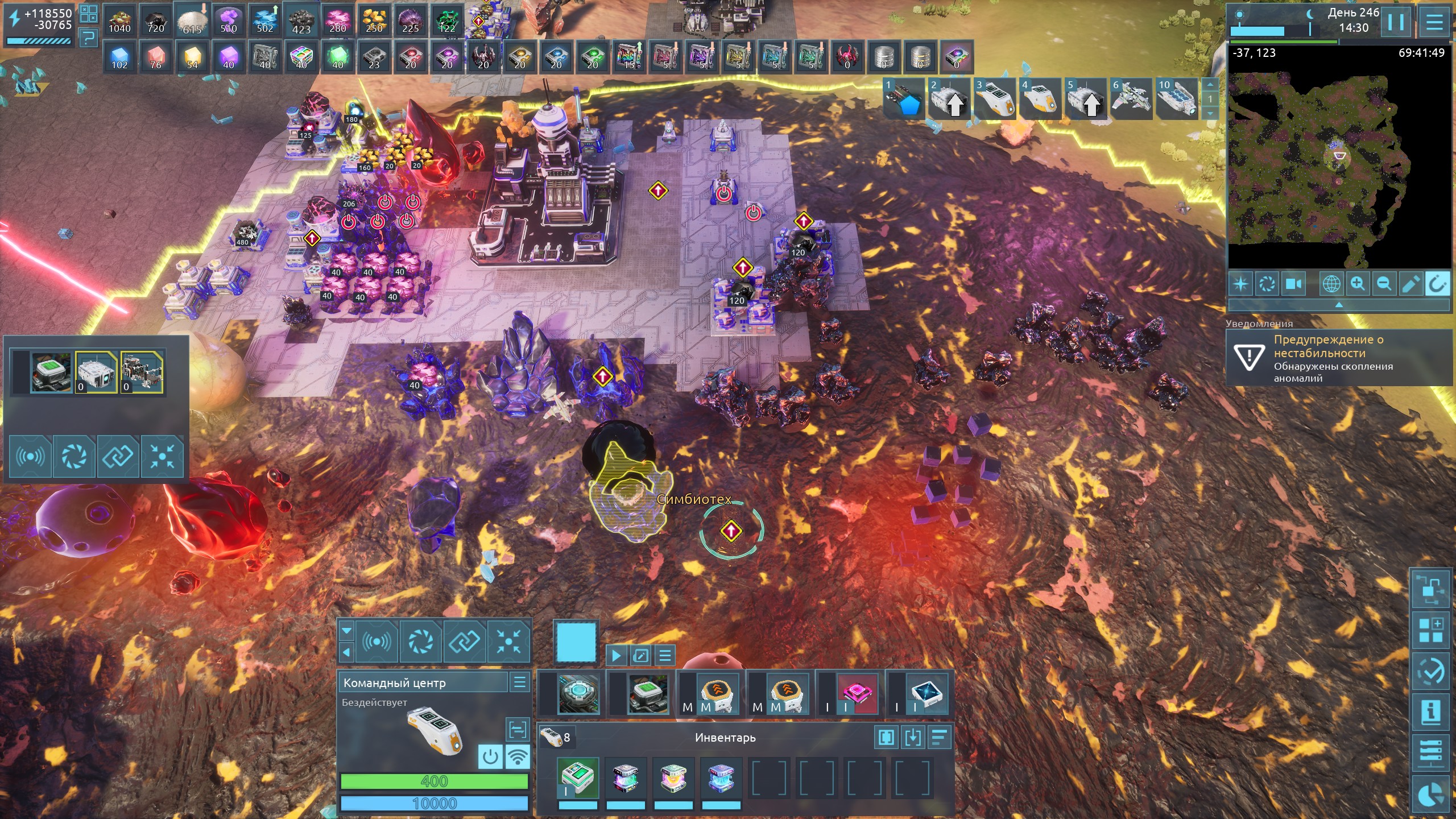Screen dimensions: 1456x819
Task: Select the green-screen device in inventory
Action: 578,778
